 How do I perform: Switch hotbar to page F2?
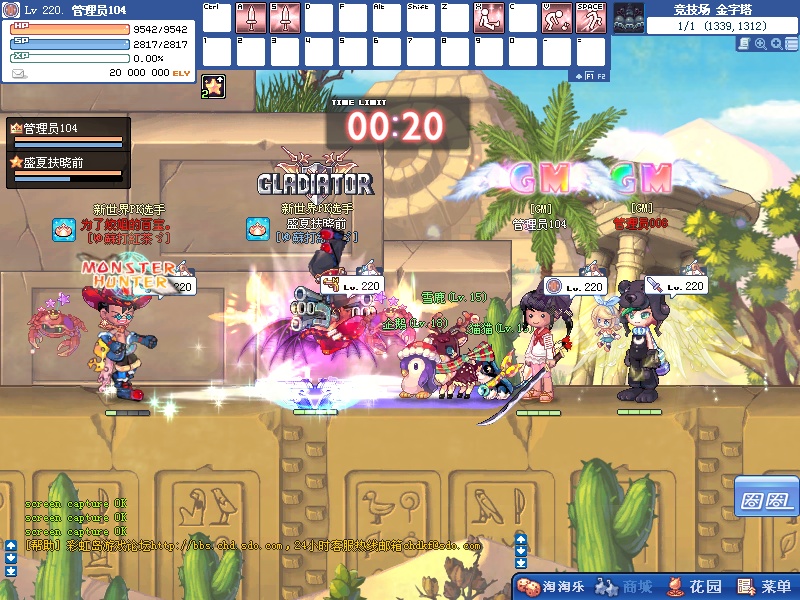[602, 75]
